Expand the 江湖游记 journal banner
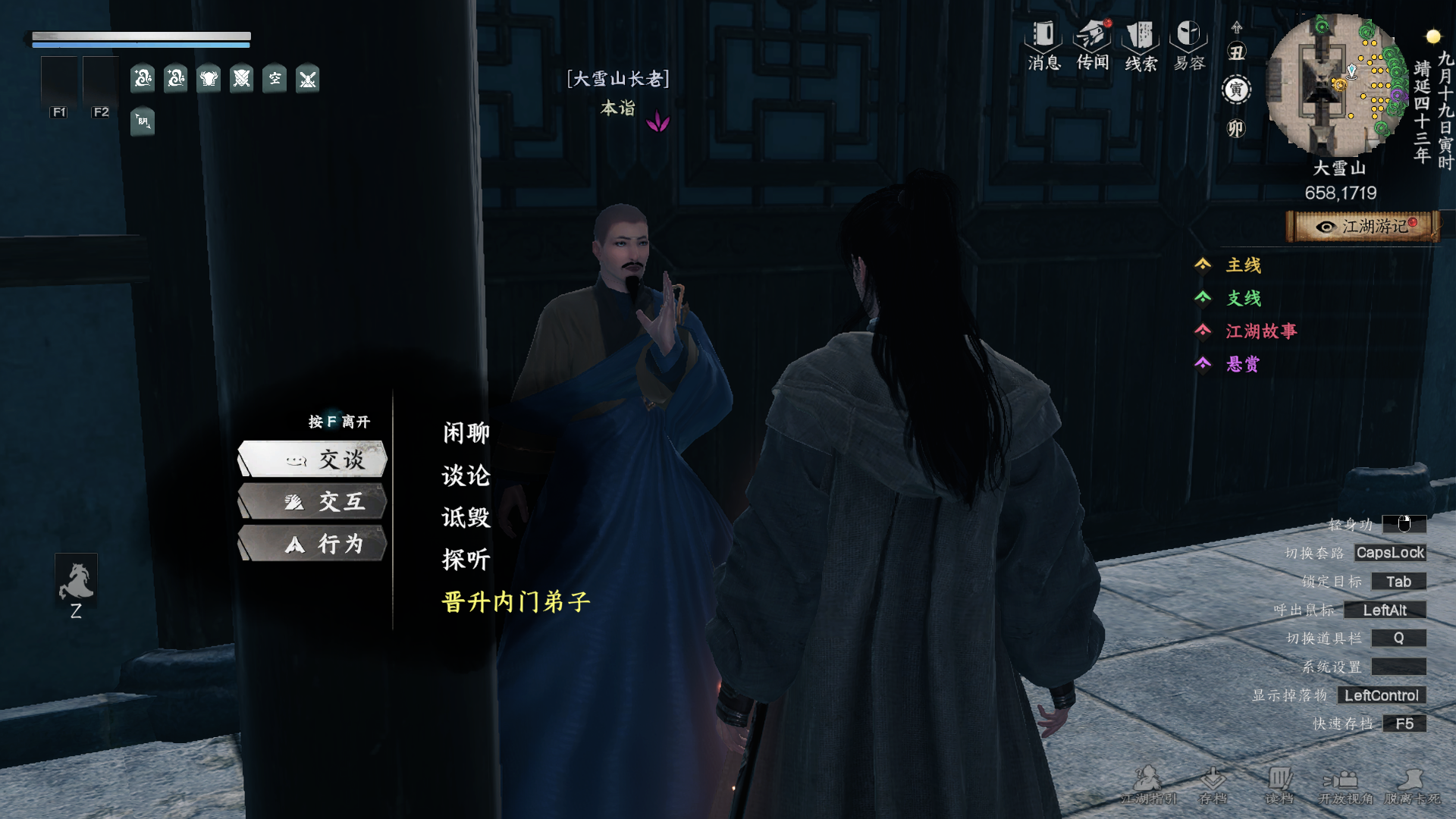 1361,225
